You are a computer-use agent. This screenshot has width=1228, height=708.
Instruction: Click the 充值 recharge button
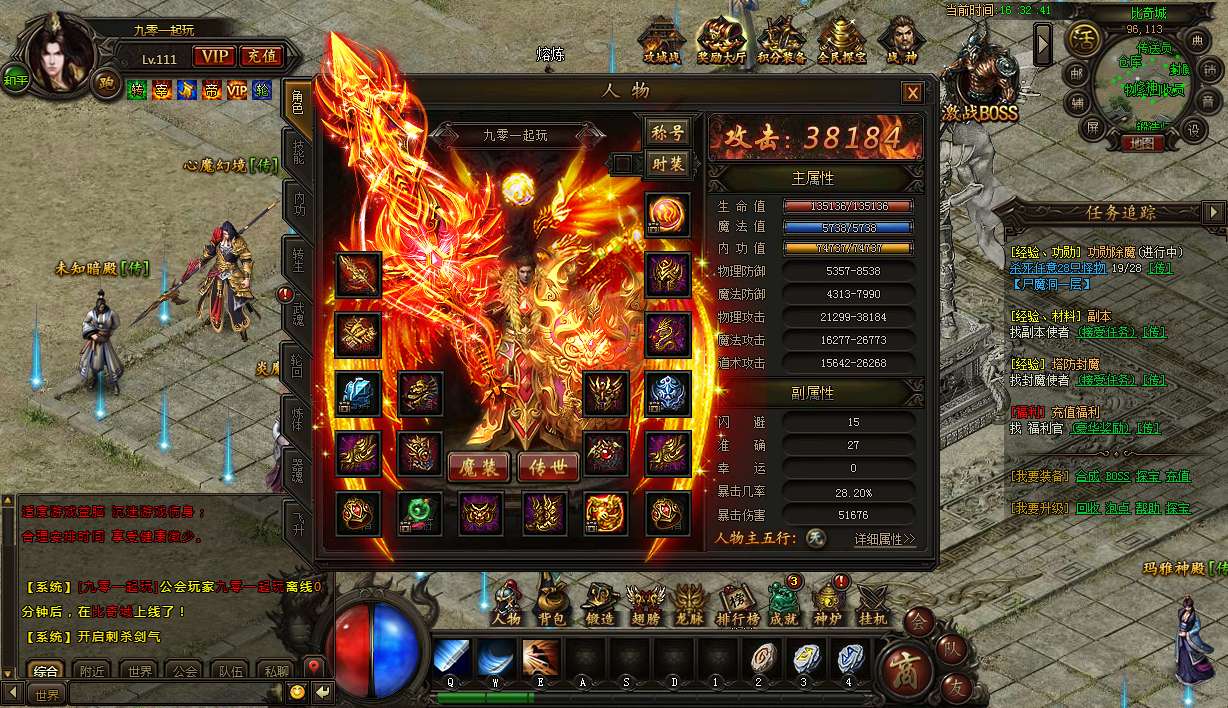(x=262, y=57)
